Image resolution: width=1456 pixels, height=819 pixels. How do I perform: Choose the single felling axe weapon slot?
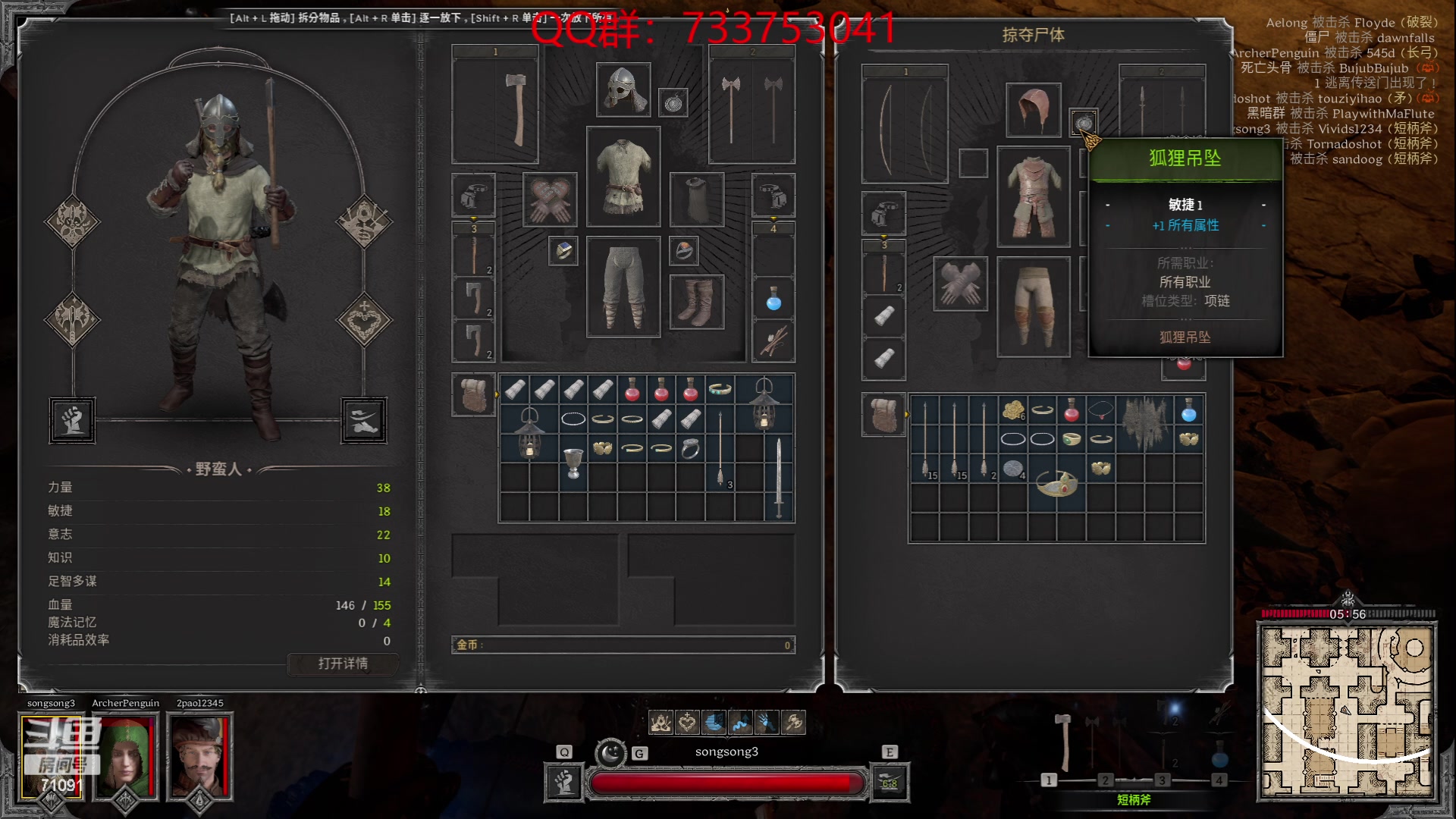(495, 105)
